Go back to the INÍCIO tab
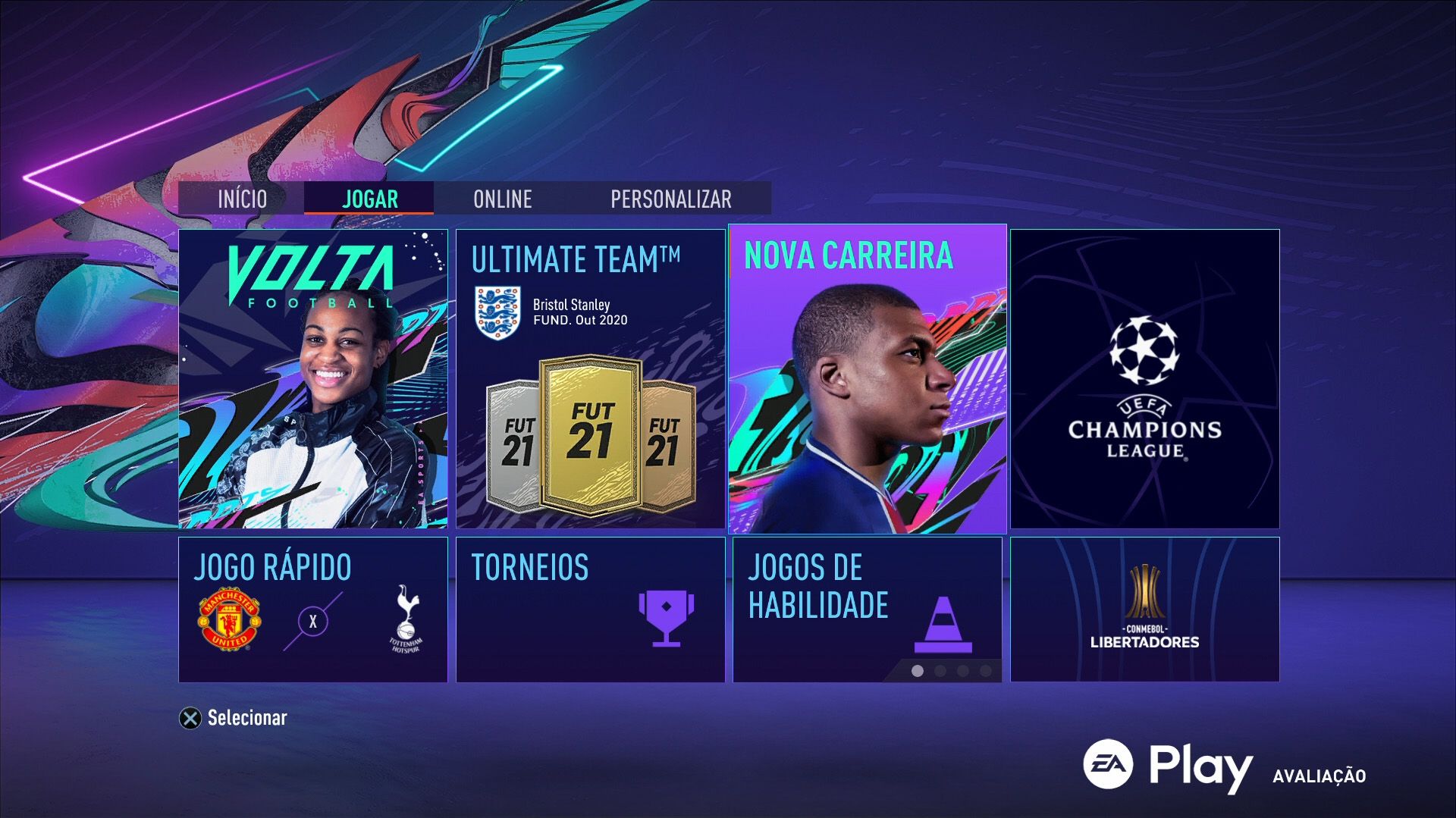Screen dimensions: 1456x818 click(x=241, y=199)
